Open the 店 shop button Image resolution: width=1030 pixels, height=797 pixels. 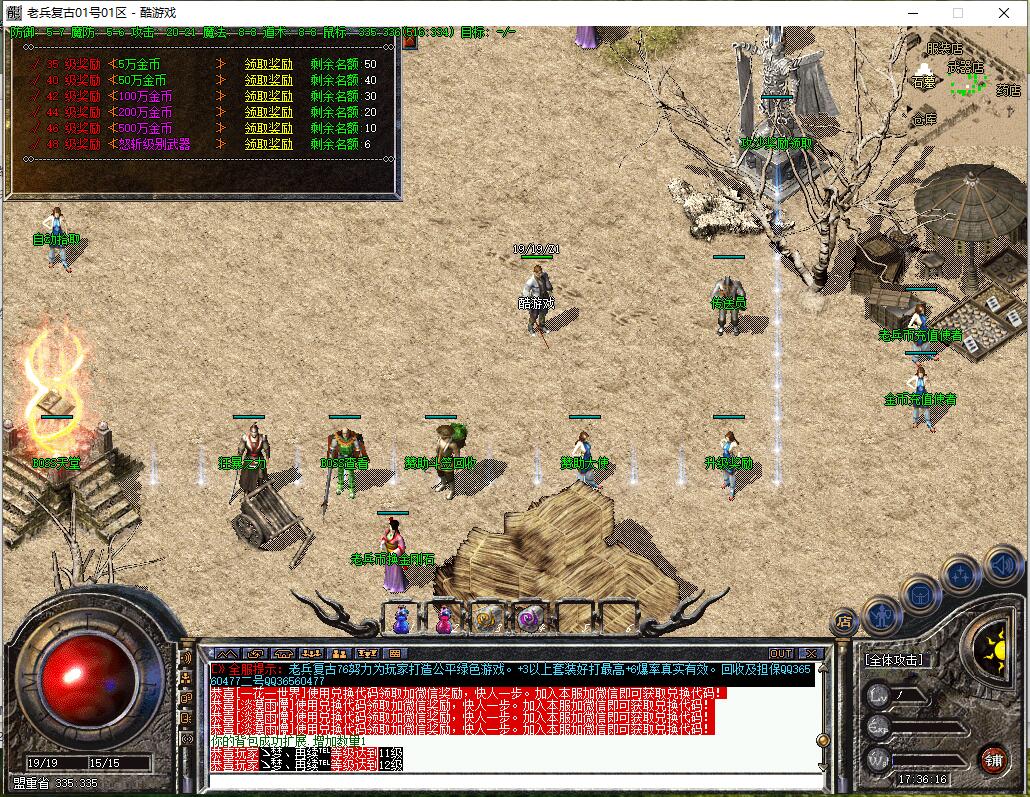click(x=845, y=623)
